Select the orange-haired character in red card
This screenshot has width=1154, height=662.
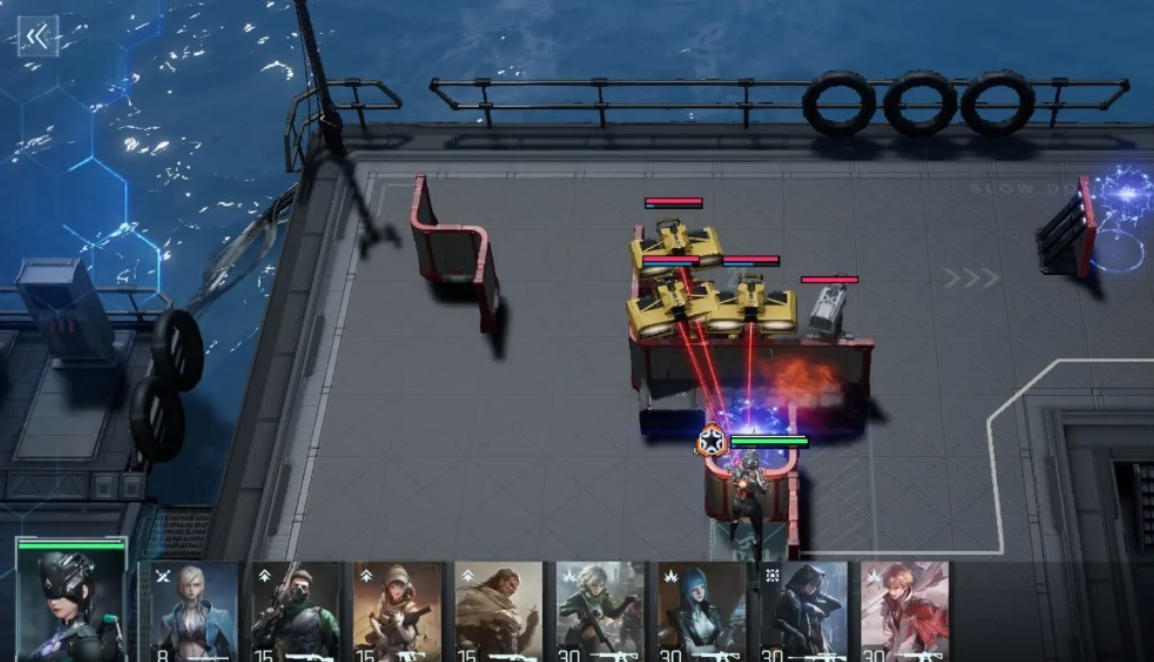tap(905, 612)
